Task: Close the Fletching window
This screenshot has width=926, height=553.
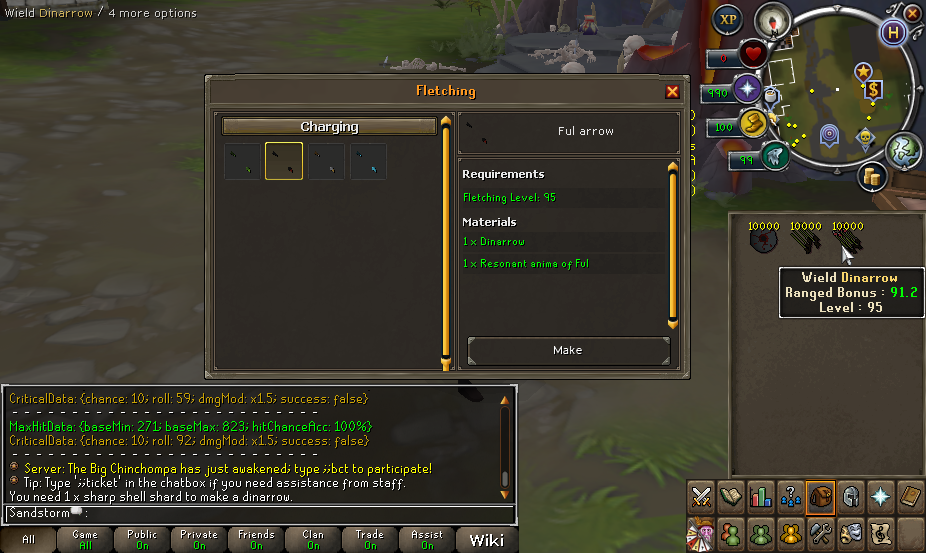Action: [x=672, y=92]
